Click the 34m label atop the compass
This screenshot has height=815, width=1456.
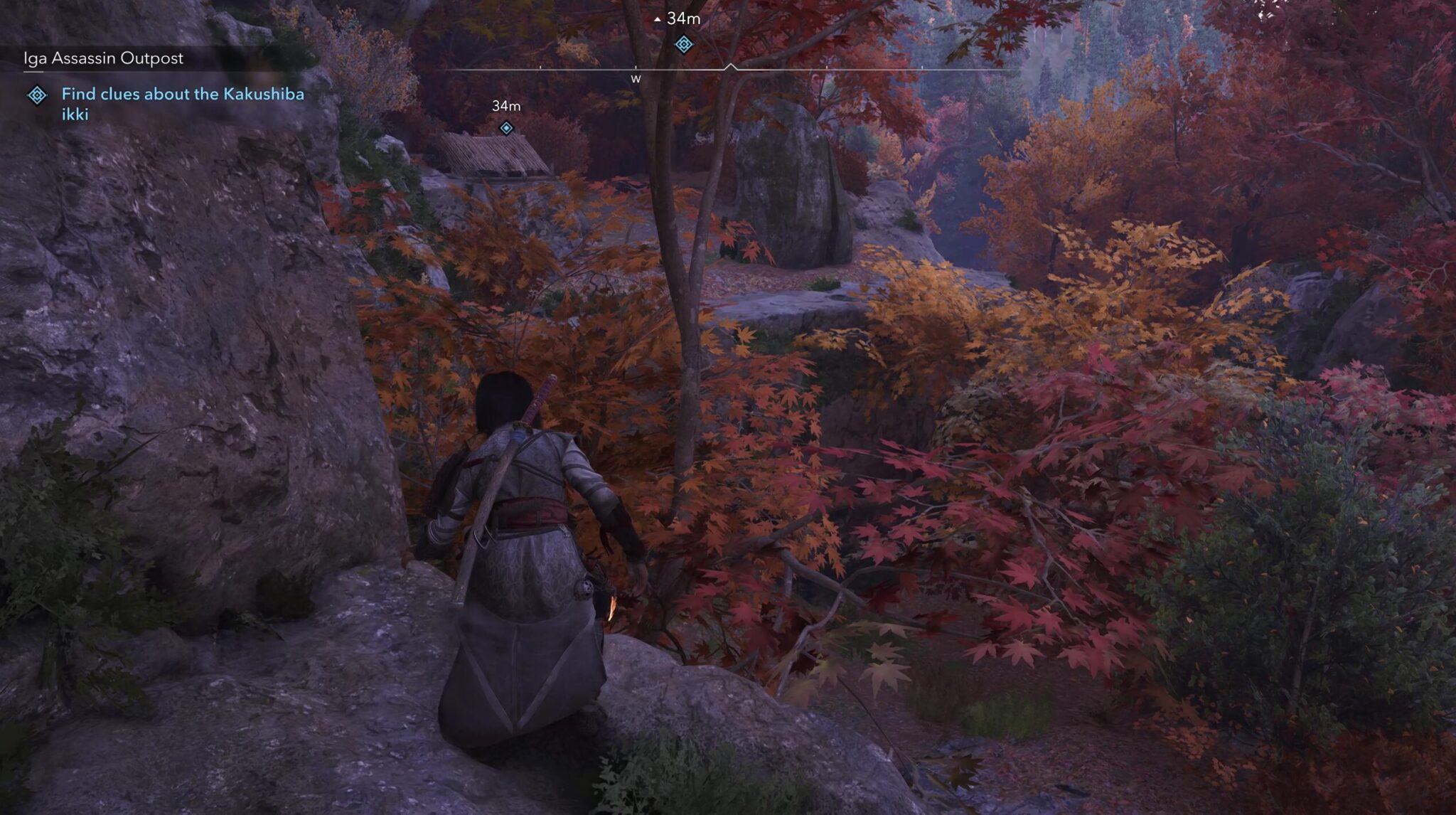point(682,20)
